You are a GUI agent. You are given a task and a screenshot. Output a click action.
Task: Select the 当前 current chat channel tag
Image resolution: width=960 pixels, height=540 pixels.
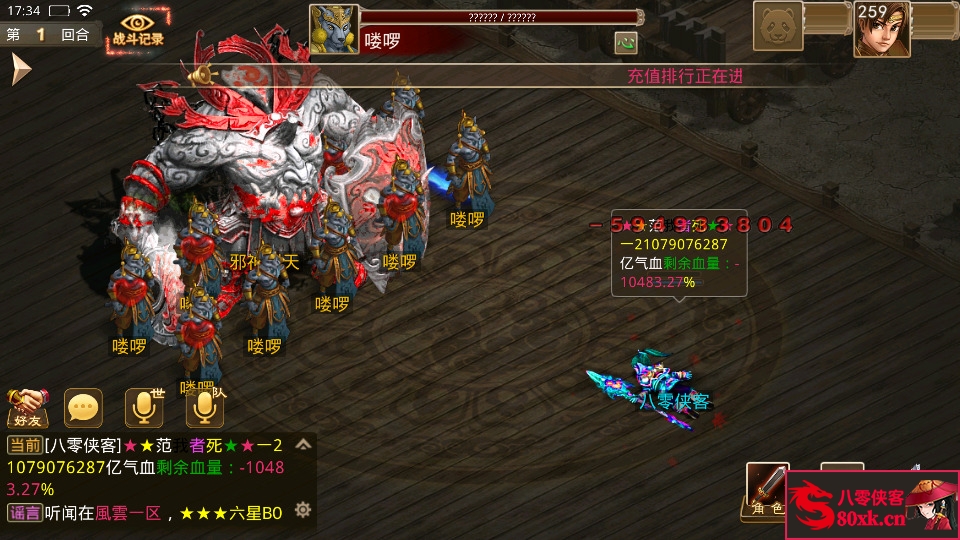(x=24, y=445)
